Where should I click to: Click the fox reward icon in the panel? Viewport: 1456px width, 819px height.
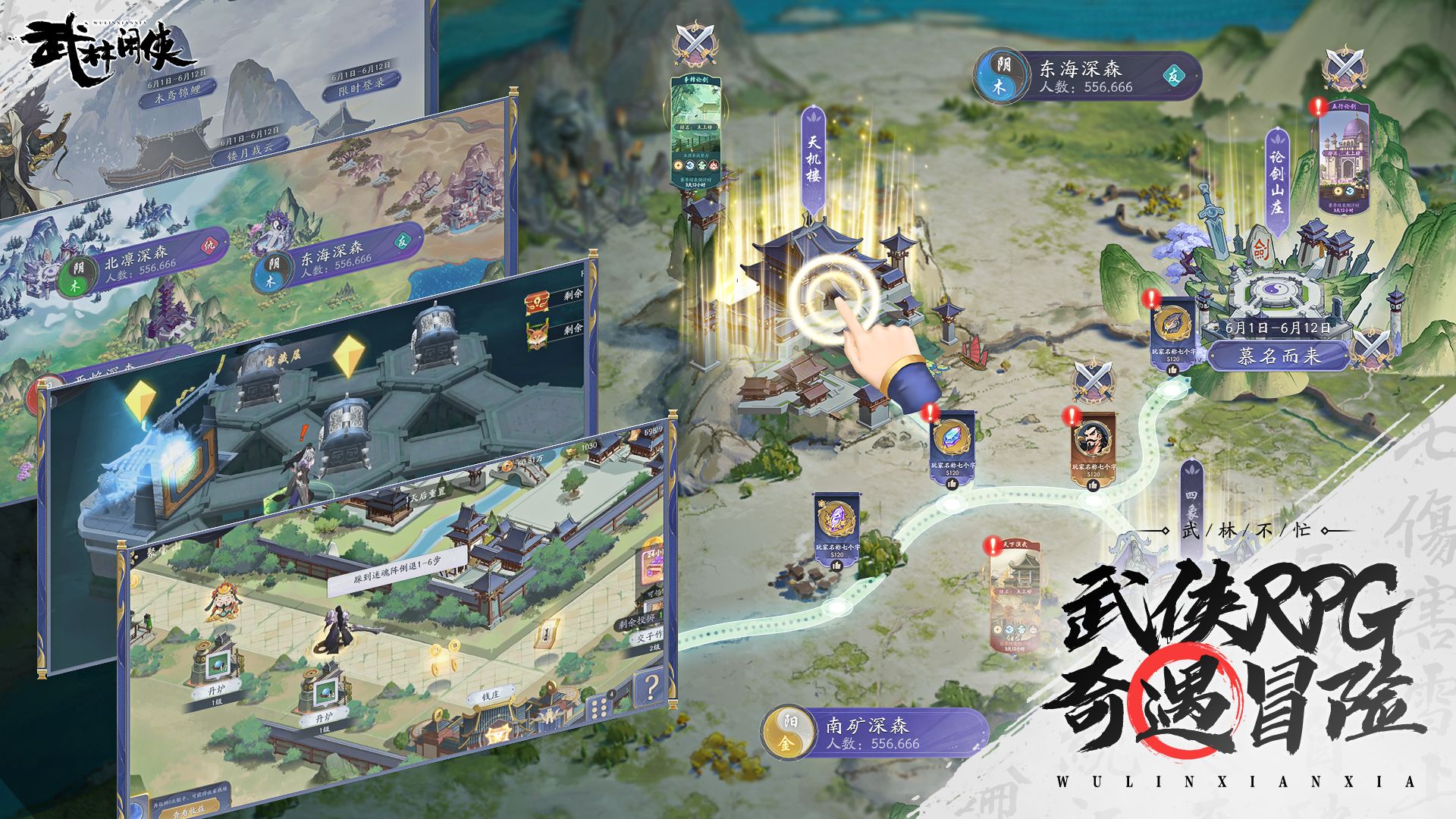tap(537, 336)
